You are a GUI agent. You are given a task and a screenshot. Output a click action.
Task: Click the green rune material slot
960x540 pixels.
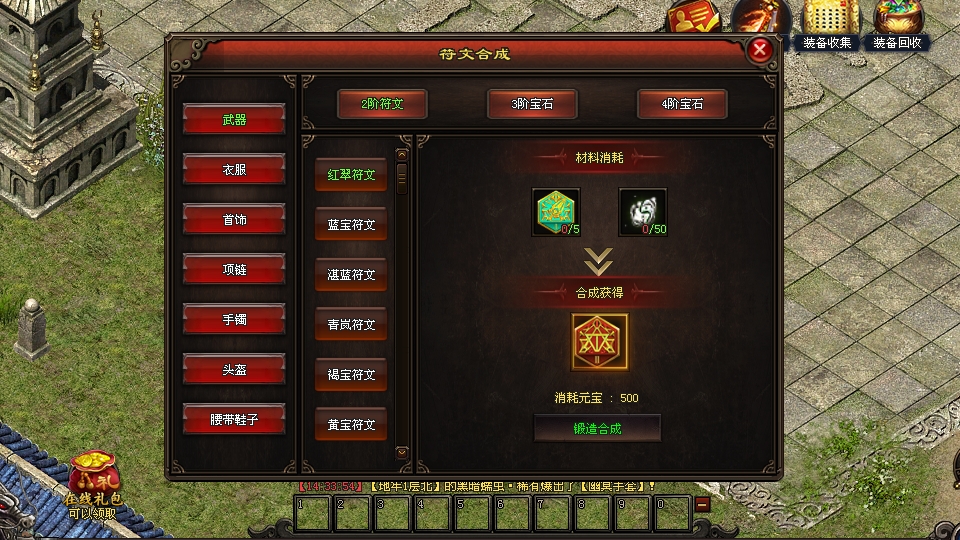[x=555, y=212]
